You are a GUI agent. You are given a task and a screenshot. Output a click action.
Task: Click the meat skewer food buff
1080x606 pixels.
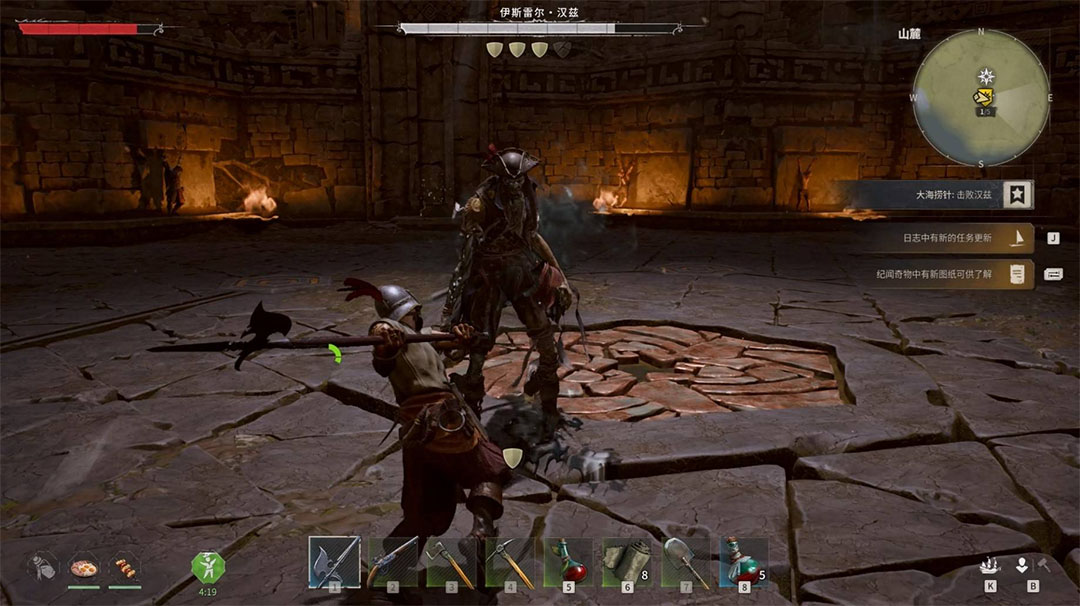tap(125, 567)
